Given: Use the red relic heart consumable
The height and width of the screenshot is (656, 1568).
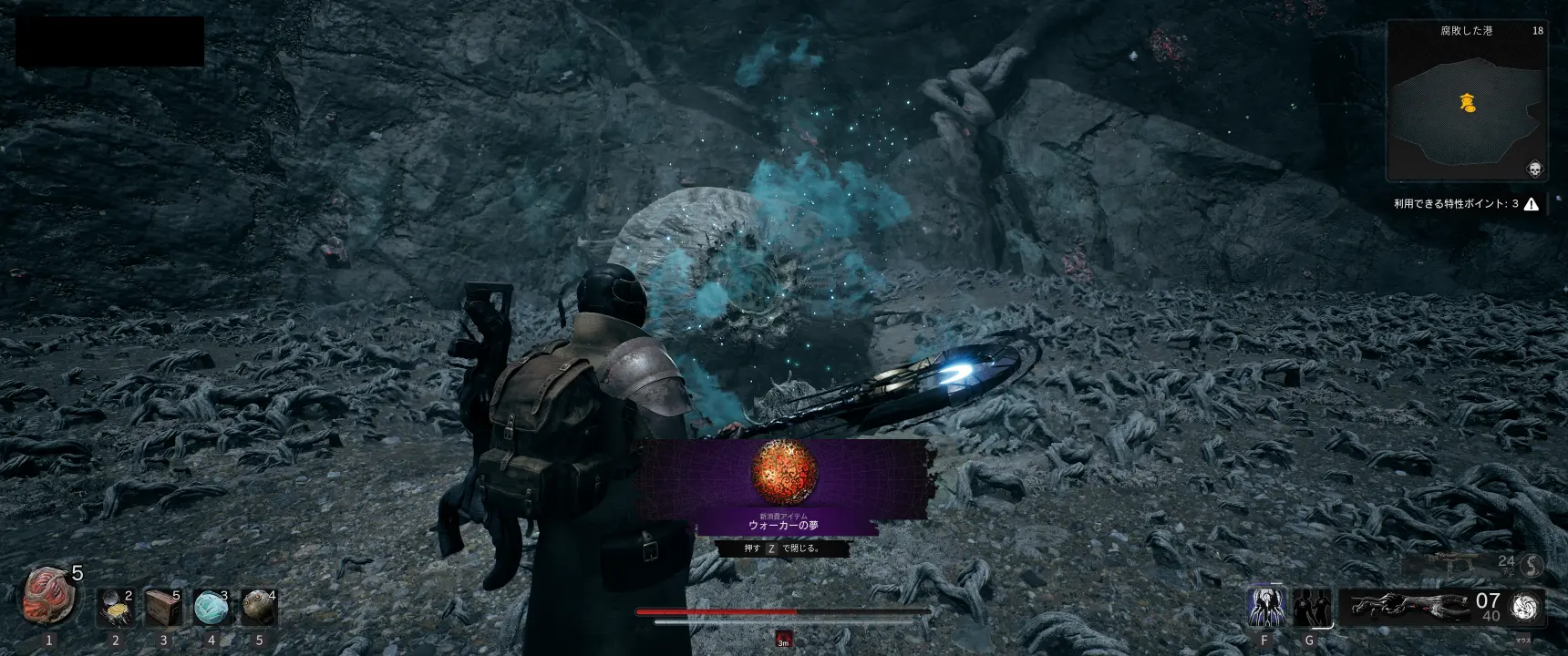Looking at the screenshot, I should click(48, 595).
